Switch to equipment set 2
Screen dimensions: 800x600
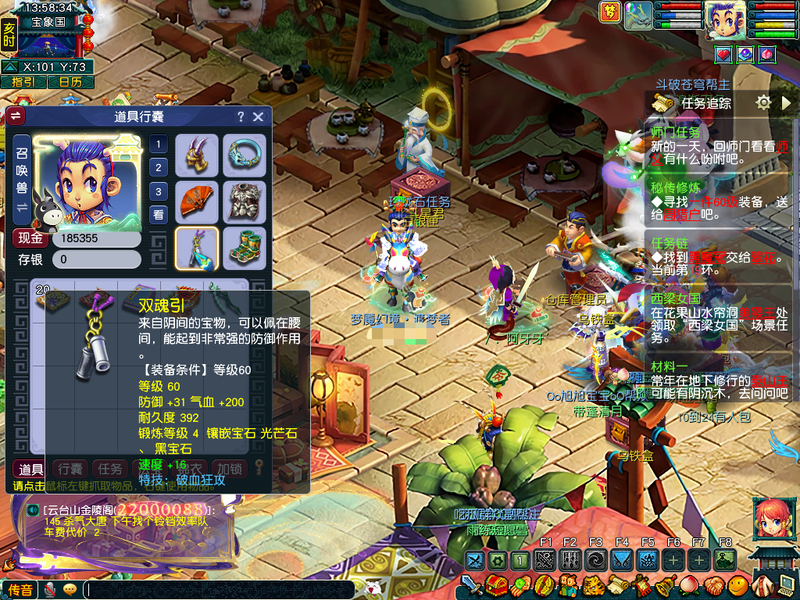(x=158, y=167)
